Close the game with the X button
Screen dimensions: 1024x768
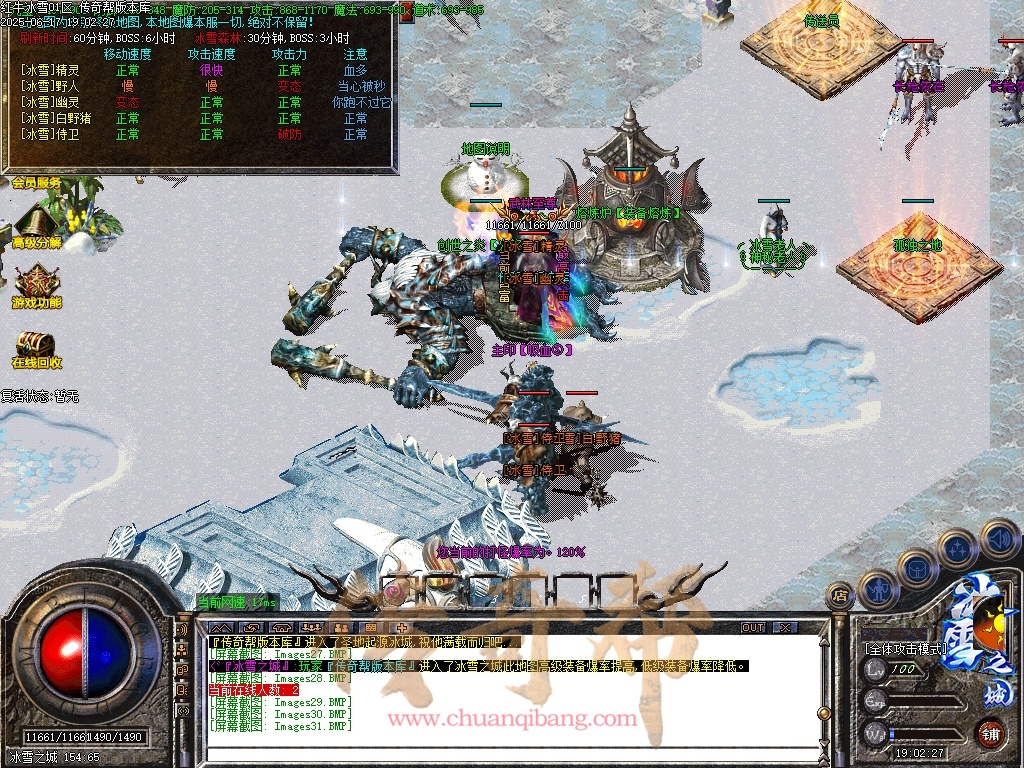tap(785, 627)
